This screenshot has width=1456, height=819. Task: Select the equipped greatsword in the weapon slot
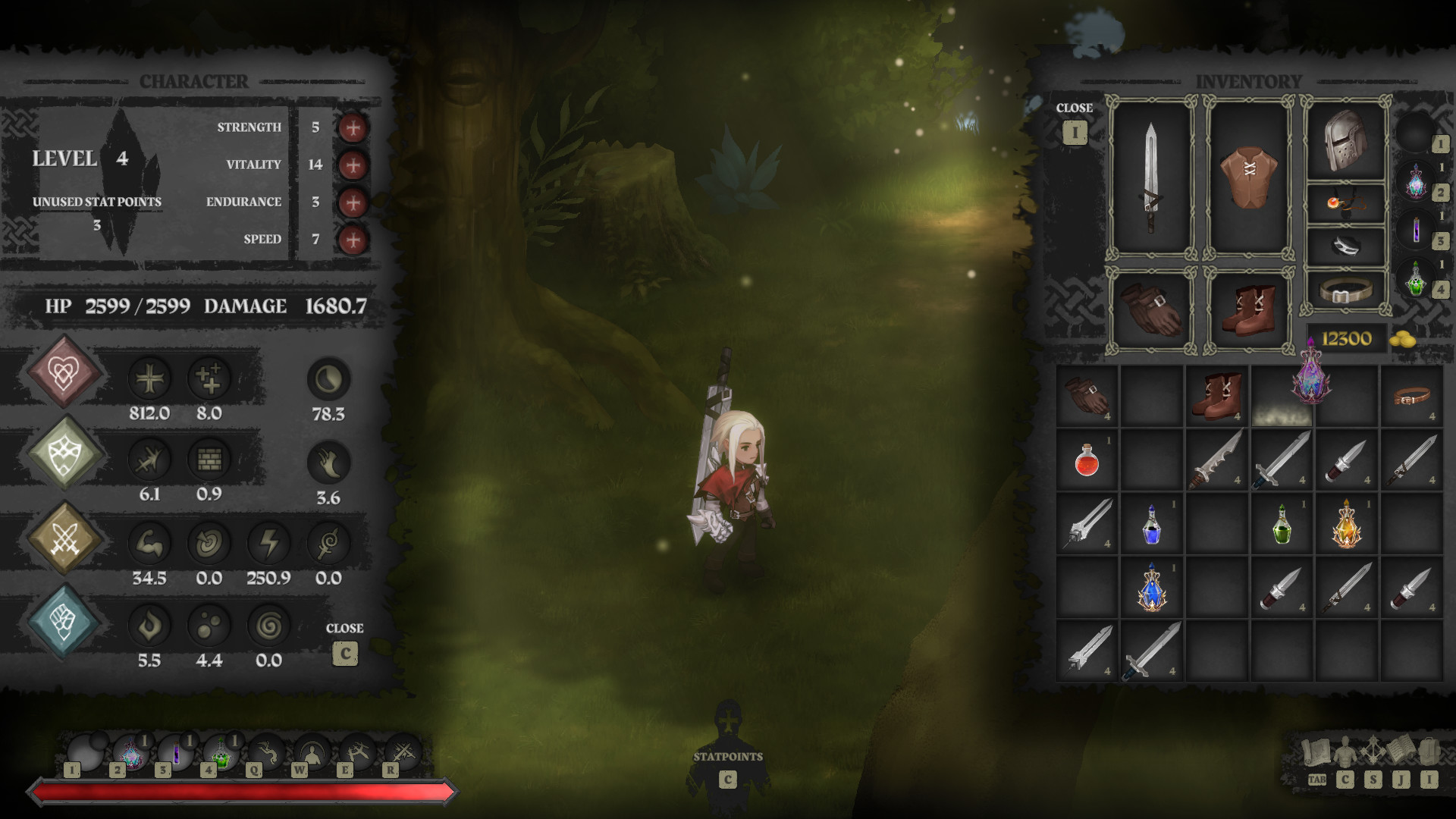(1150, 178)
